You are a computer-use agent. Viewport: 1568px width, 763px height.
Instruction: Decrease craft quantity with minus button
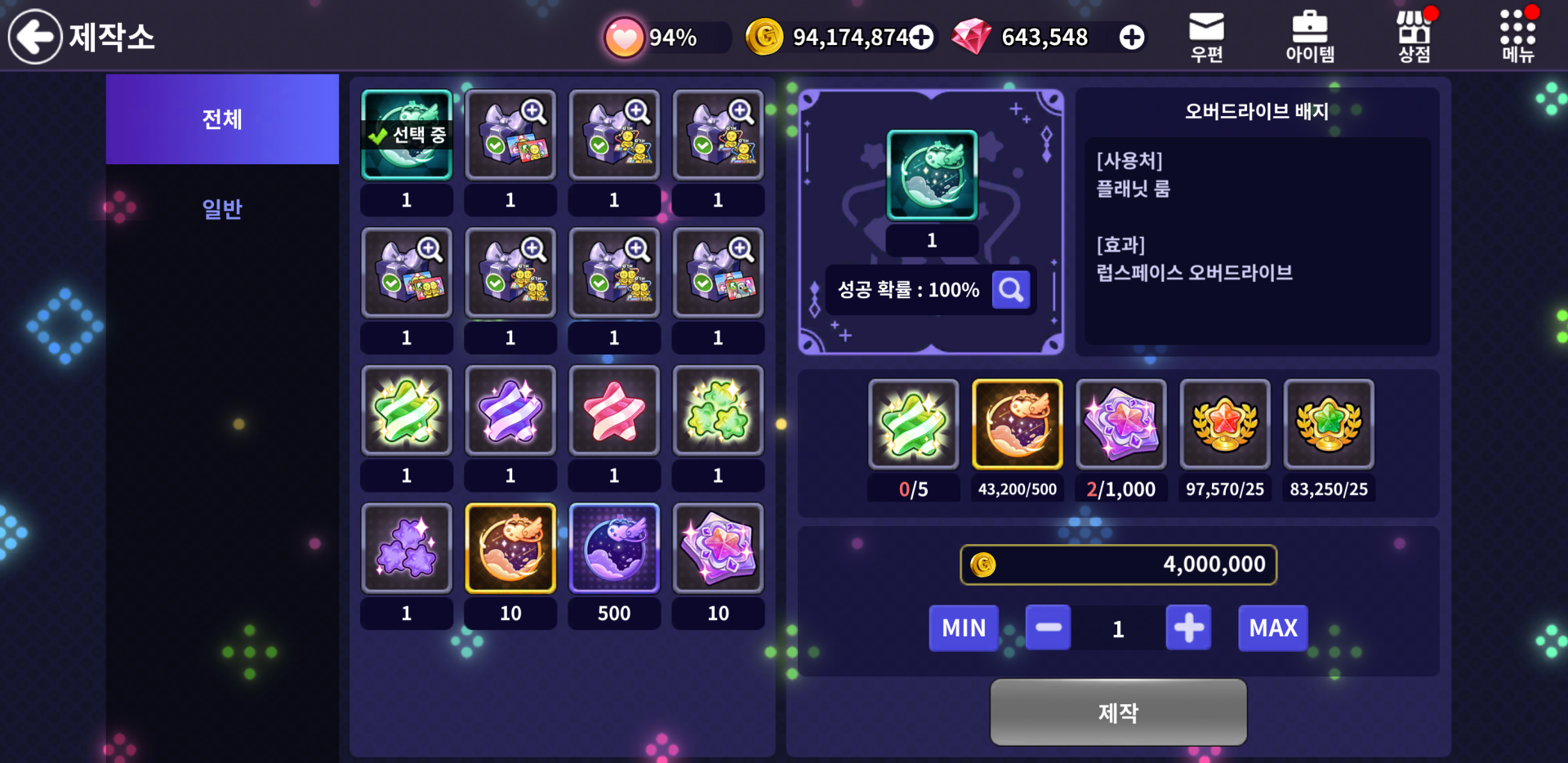point(1048,628)
